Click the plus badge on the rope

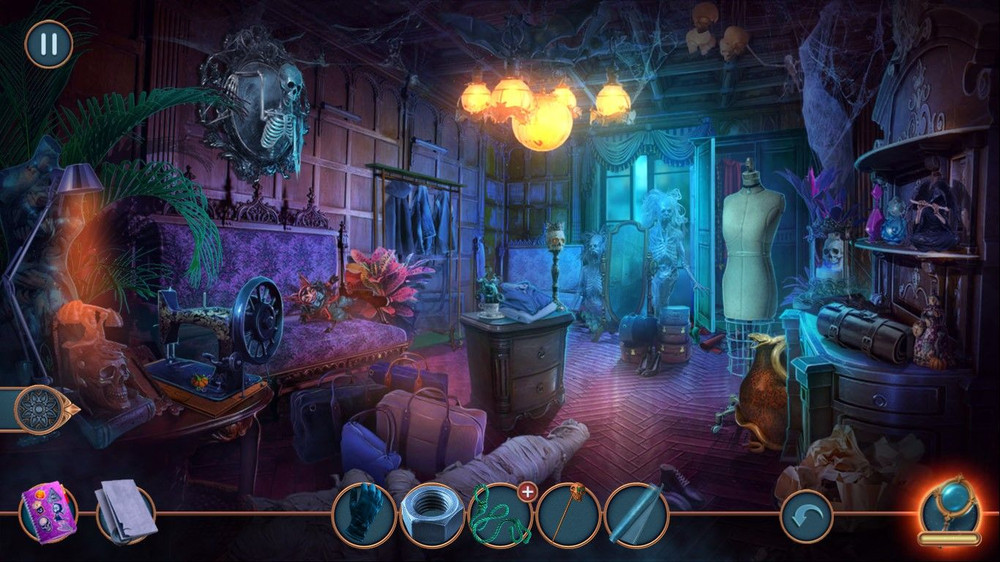527,491
